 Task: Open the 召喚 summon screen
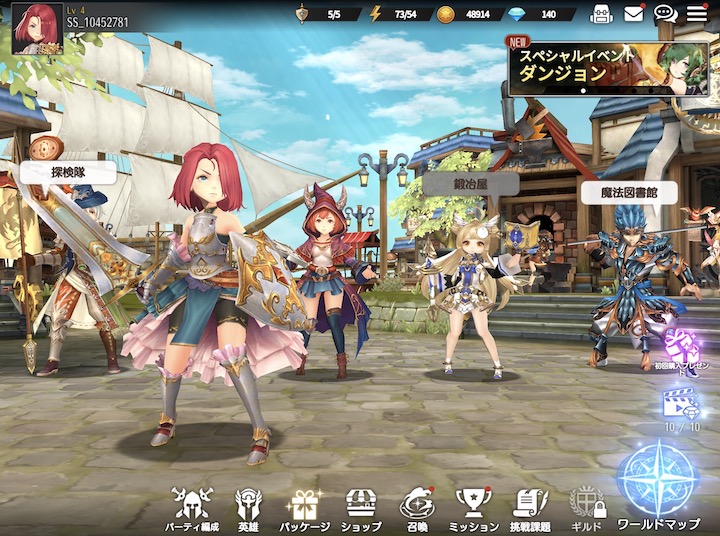[x=417, y=508]
